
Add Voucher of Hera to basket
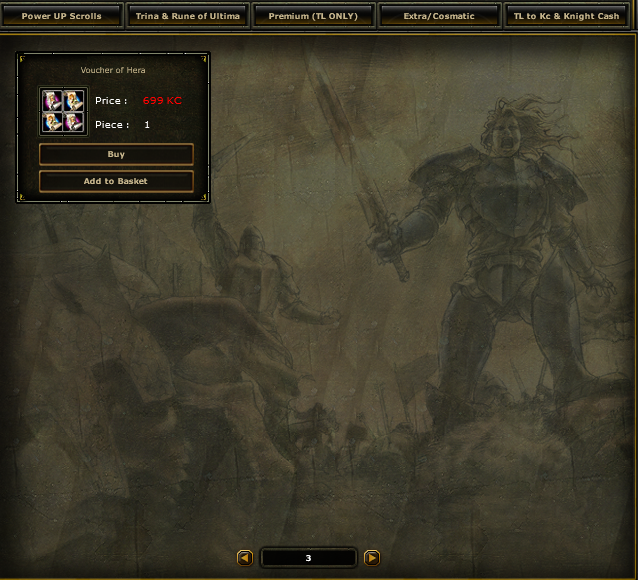(116, 181)
